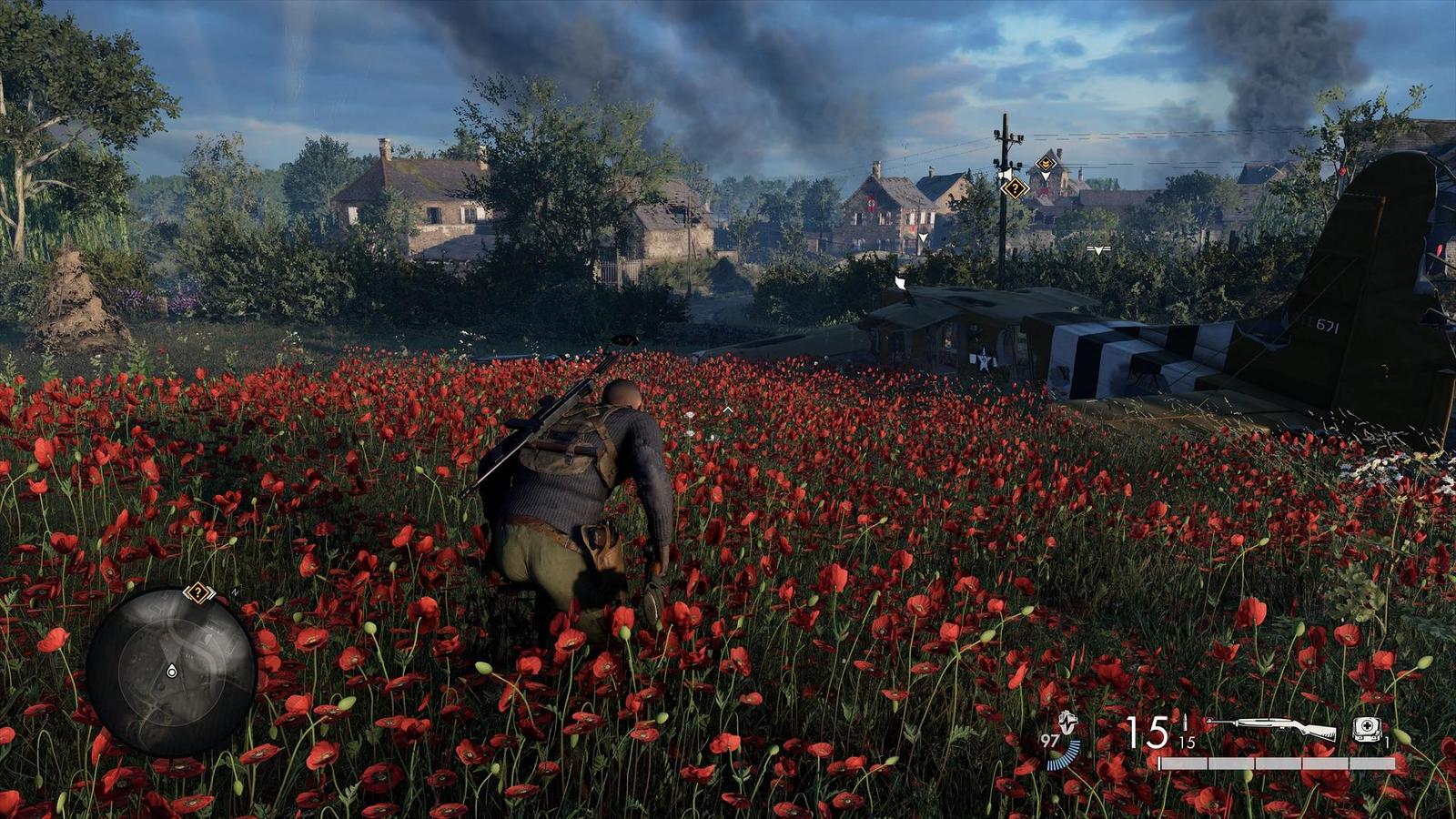Click the question mark waypoint beside the utility pole

point(1015,188)
